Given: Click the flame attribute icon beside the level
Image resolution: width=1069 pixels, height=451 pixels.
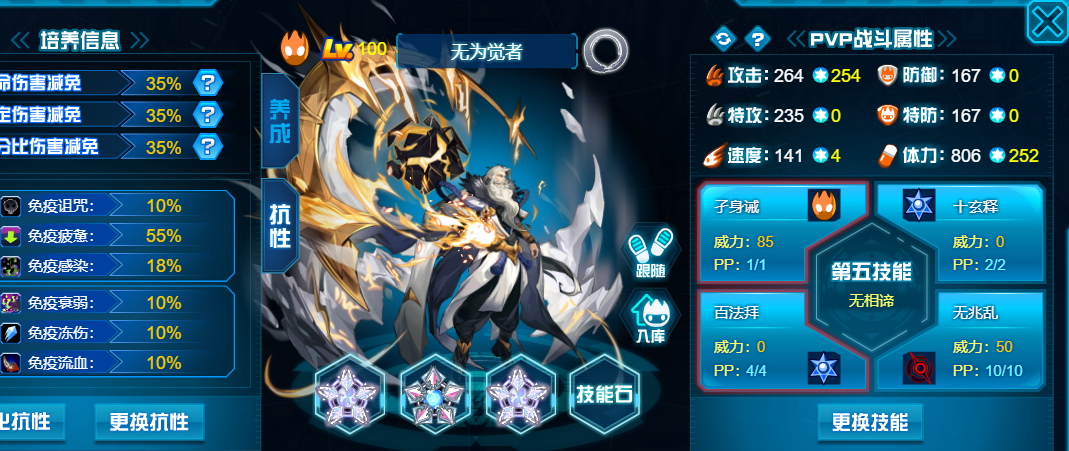Looking at the screenshot, I should 296,49.
